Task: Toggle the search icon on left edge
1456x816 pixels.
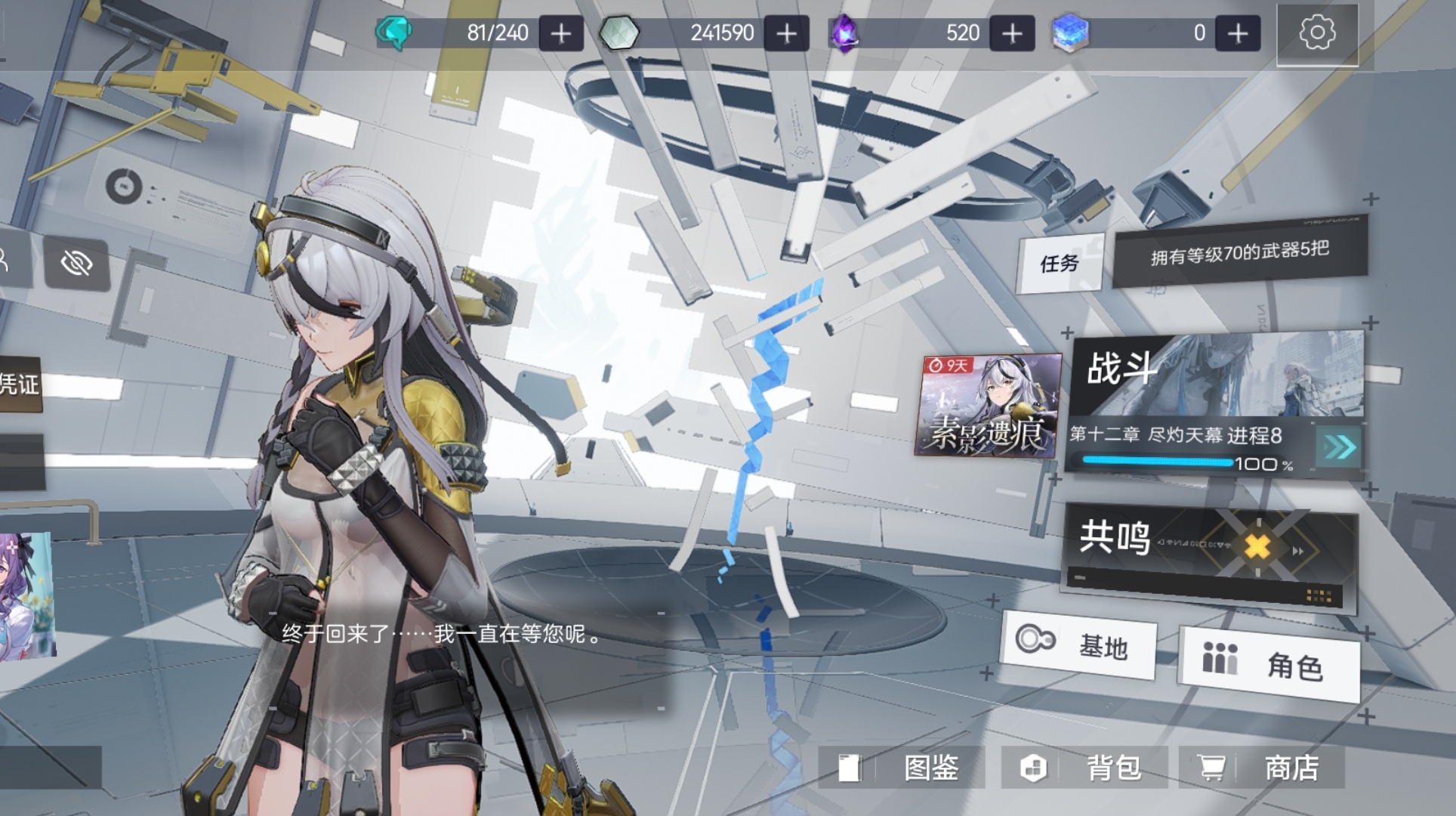Action: coord(6,261)
